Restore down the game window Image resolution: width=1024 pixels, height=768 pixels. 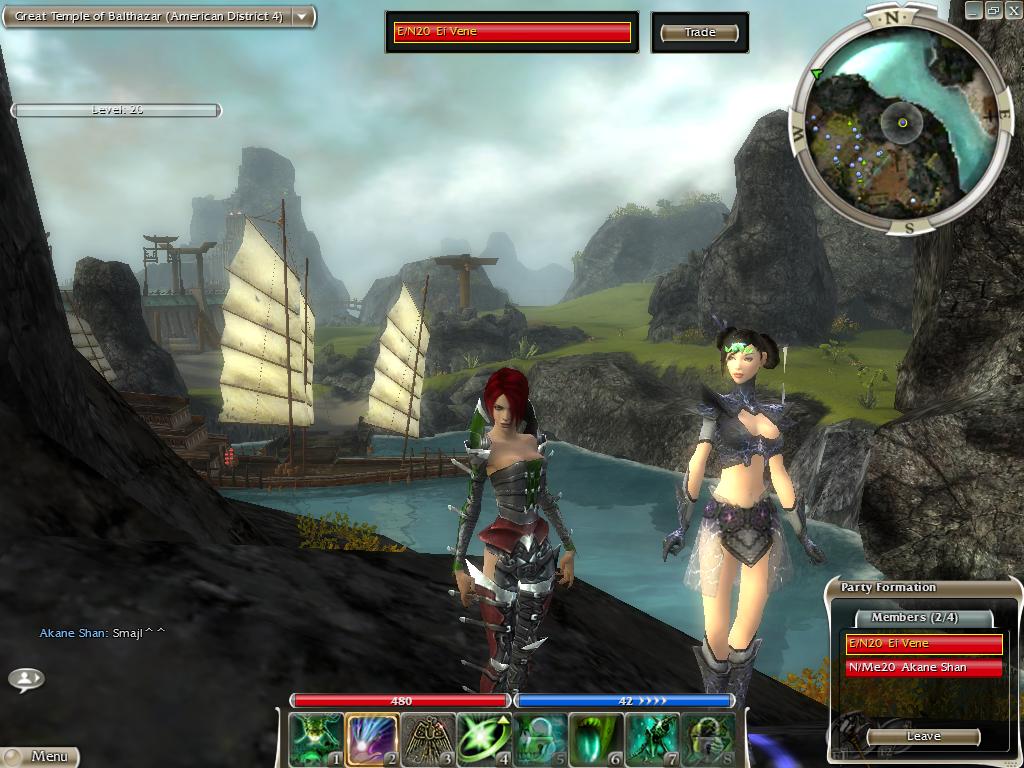[993, 9]
